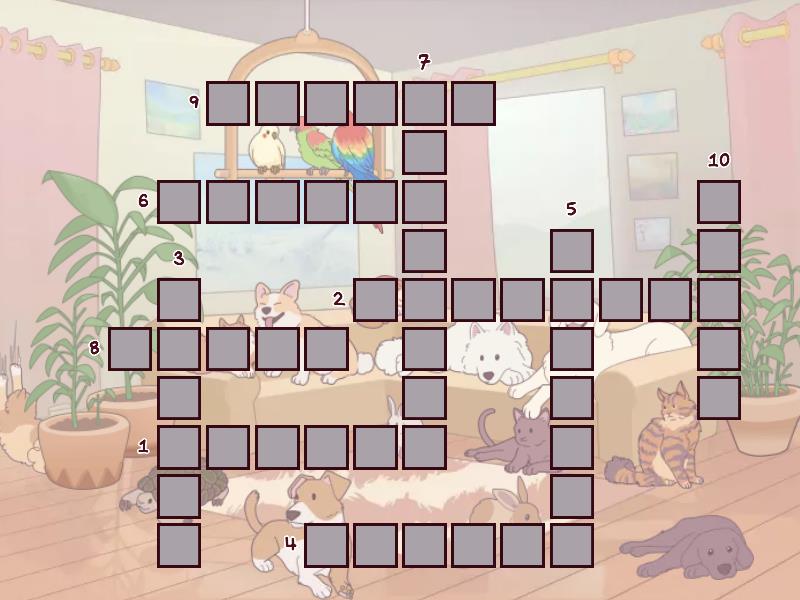
Task: Choose the bottom square of word 7's column
Action: tap(424, 446)
